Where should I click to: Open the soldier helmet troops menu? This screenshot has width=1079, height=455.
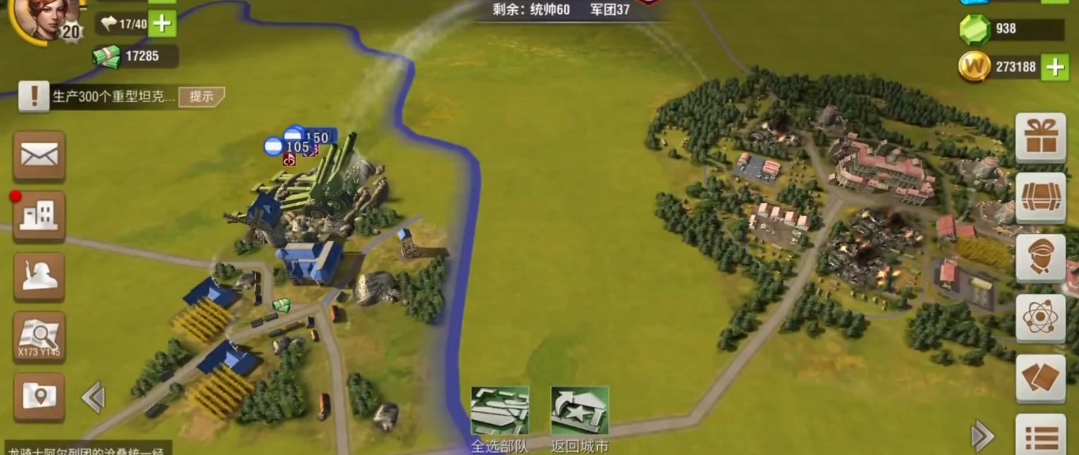(x=39, y=276)
